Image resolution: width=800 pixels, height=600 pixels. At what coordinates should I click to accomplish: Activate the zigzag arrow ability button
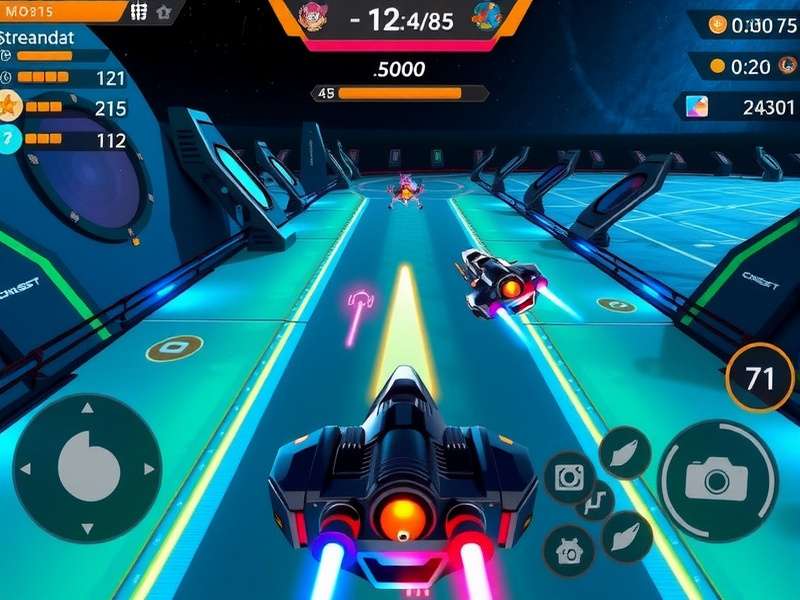(594, 499)
